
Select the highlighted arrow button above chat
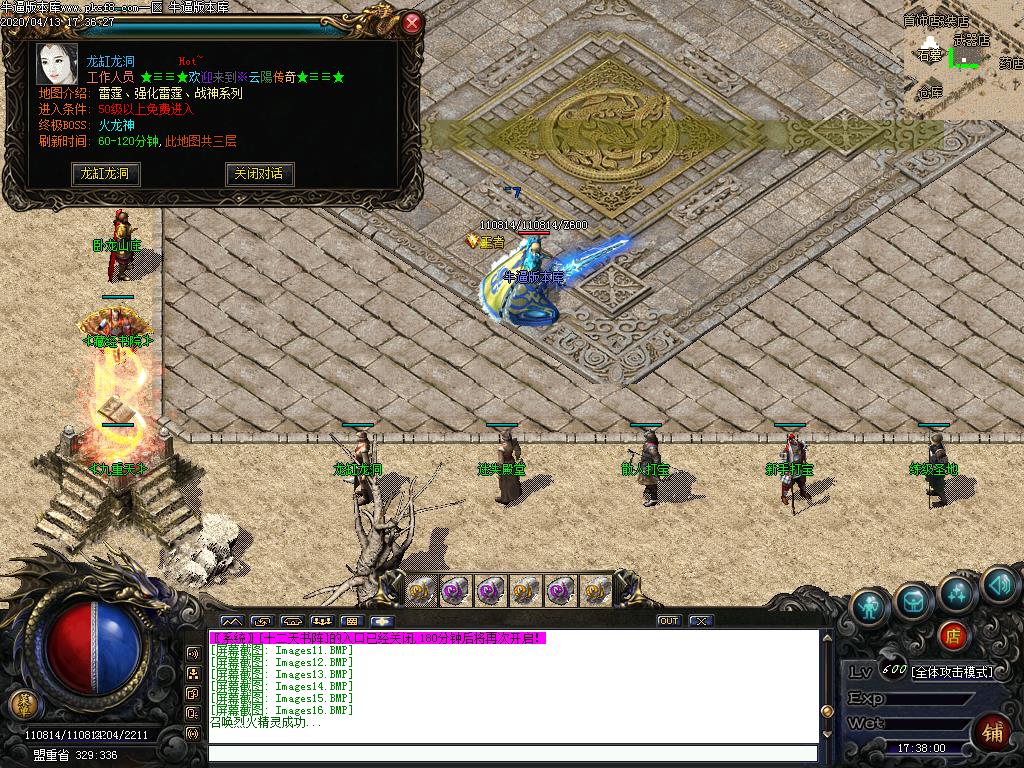pyautogui.click(x=382, y=621)
